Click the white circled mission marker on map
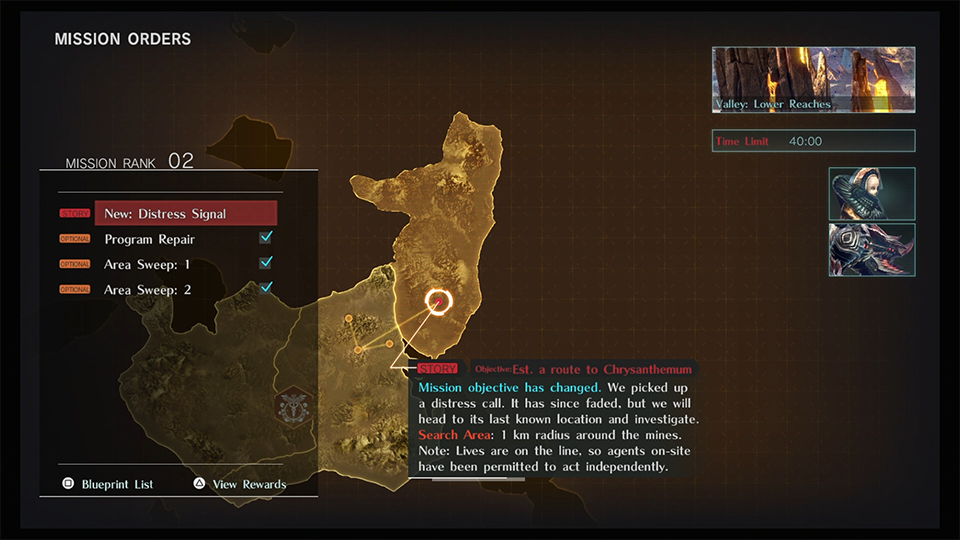 point(438,301)
